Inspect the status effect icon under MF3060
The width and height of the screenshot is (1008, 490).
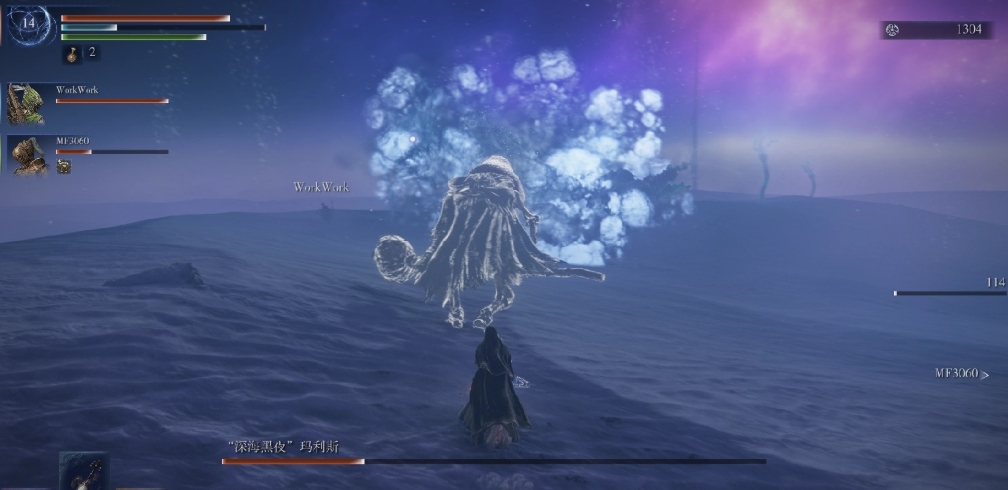(63, 167)
